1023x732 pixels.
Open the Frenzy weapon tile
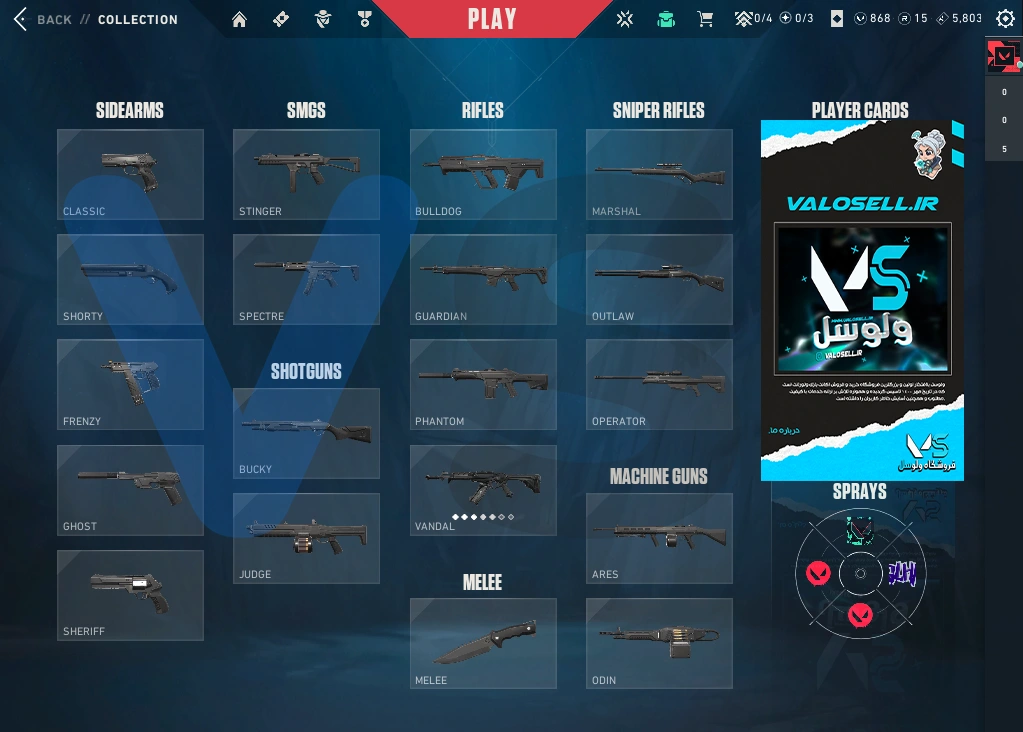tap(130, 384)
